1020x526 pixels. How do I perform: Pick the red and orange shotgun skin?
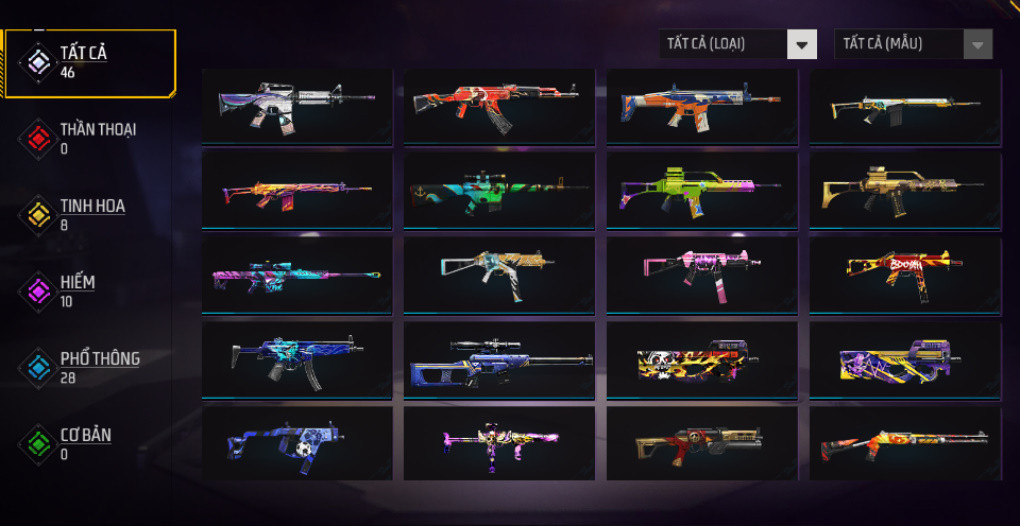[904, 442]
